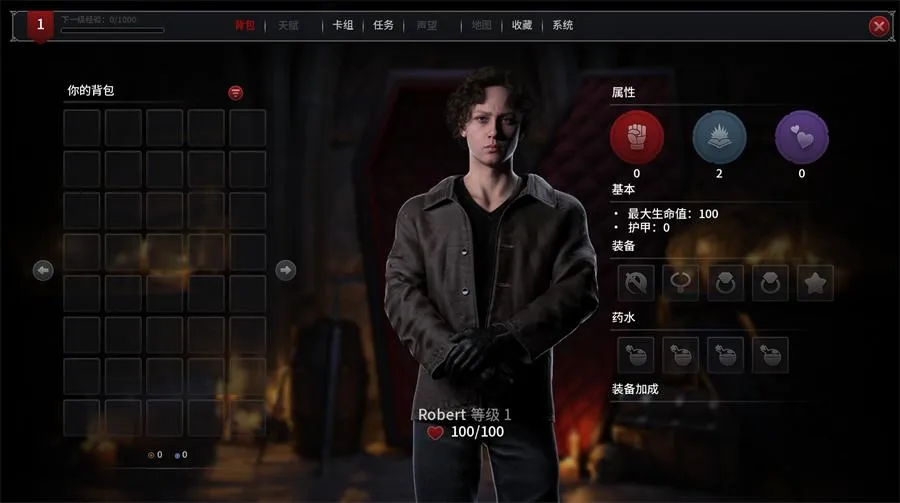Go to the previous backpack page
This screenshot has width=900, height=503.
43,270
